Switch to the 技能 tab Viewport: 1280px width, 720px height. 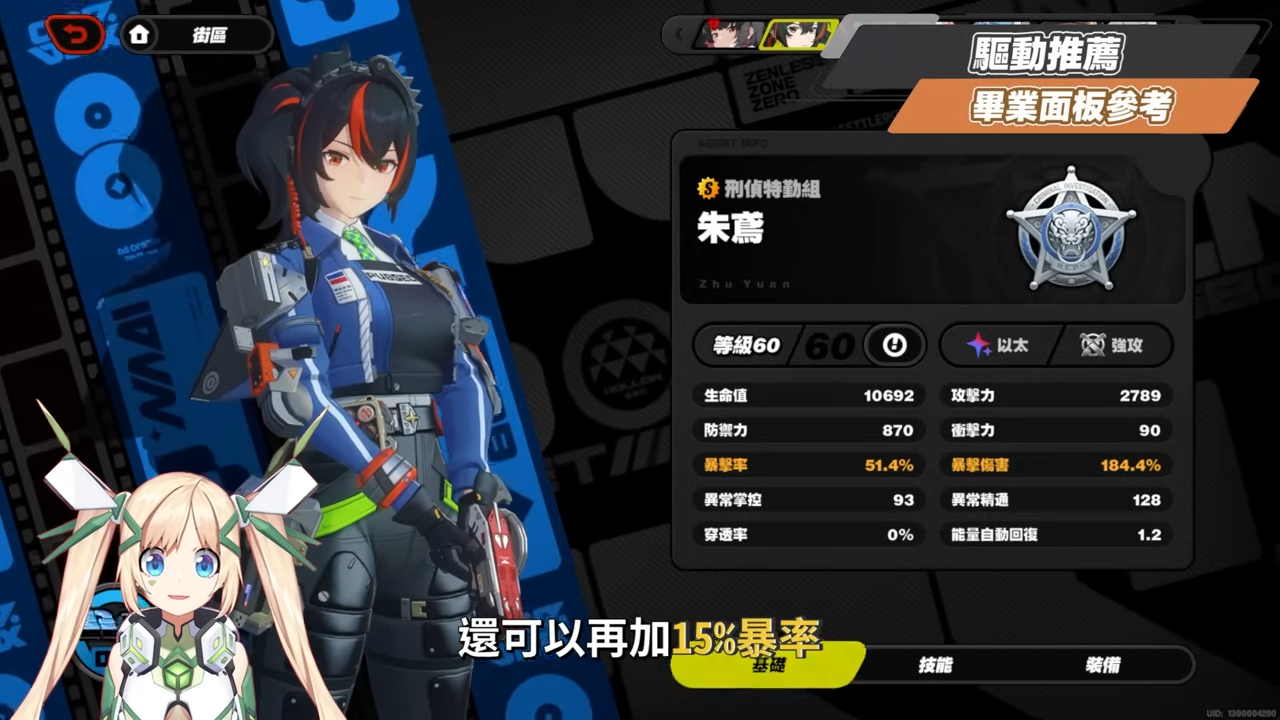935,665
